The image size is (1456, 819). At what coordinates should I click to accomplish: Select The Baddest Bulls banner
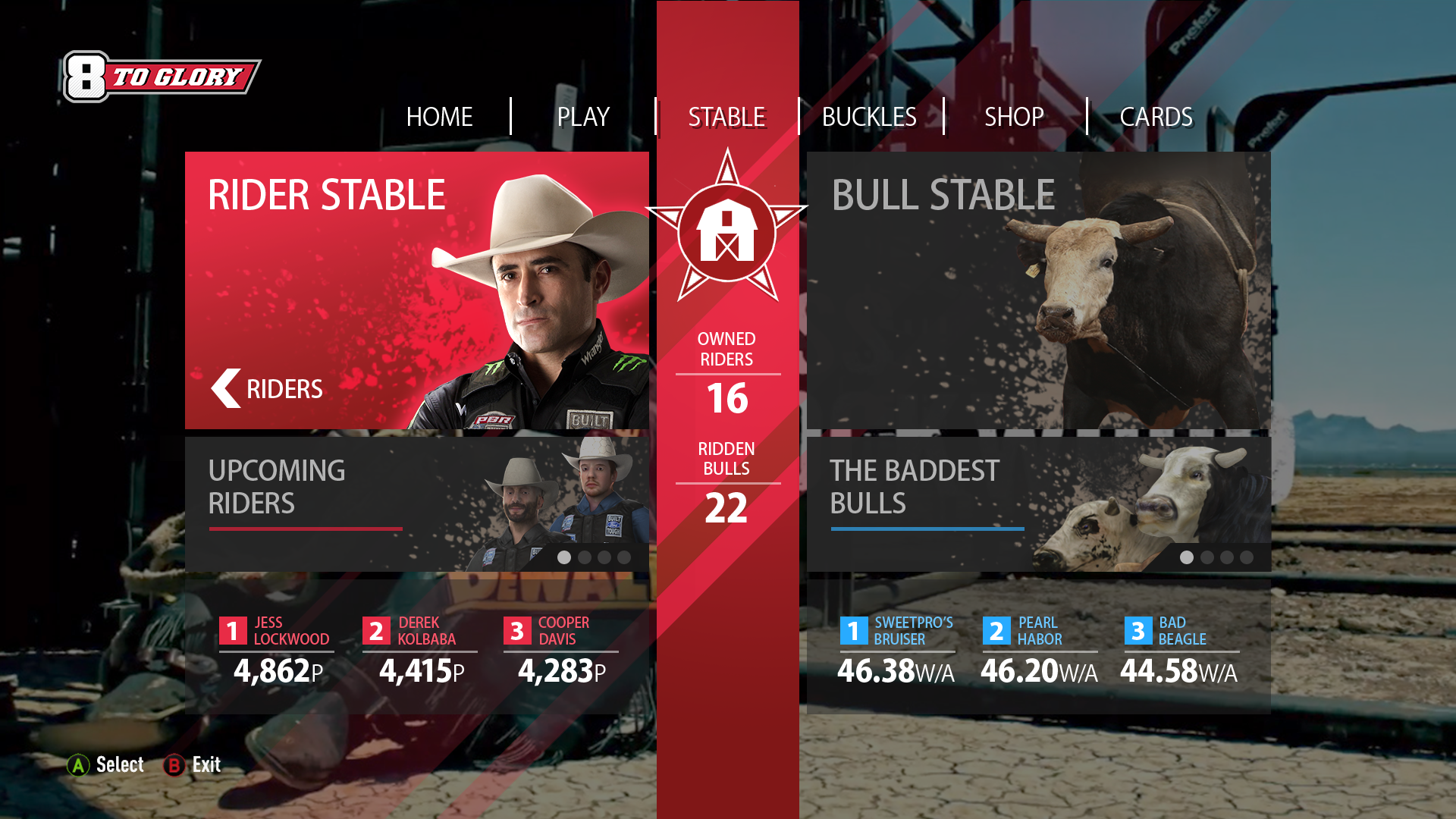click(x=1038, y=504)
